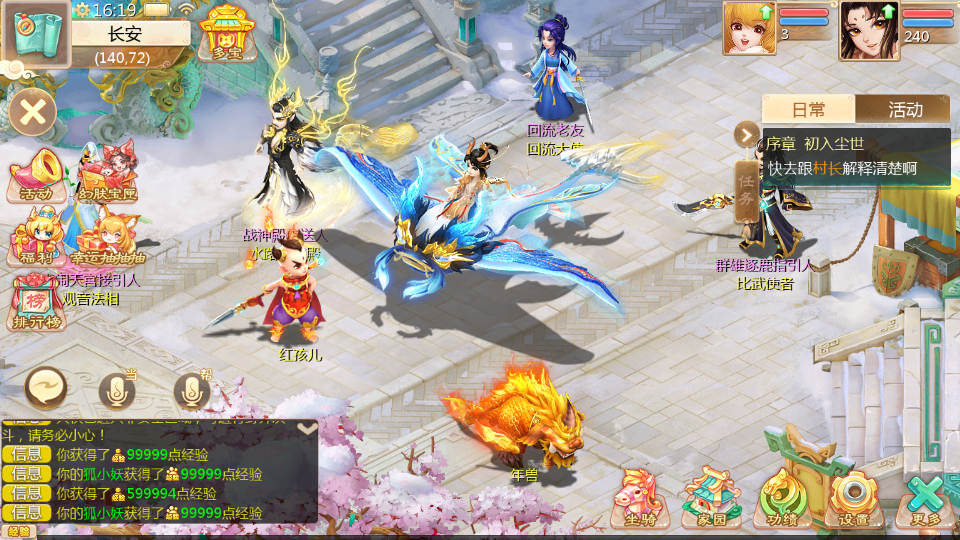Open the 幸运抽抽抽 lucky draw

106,240
